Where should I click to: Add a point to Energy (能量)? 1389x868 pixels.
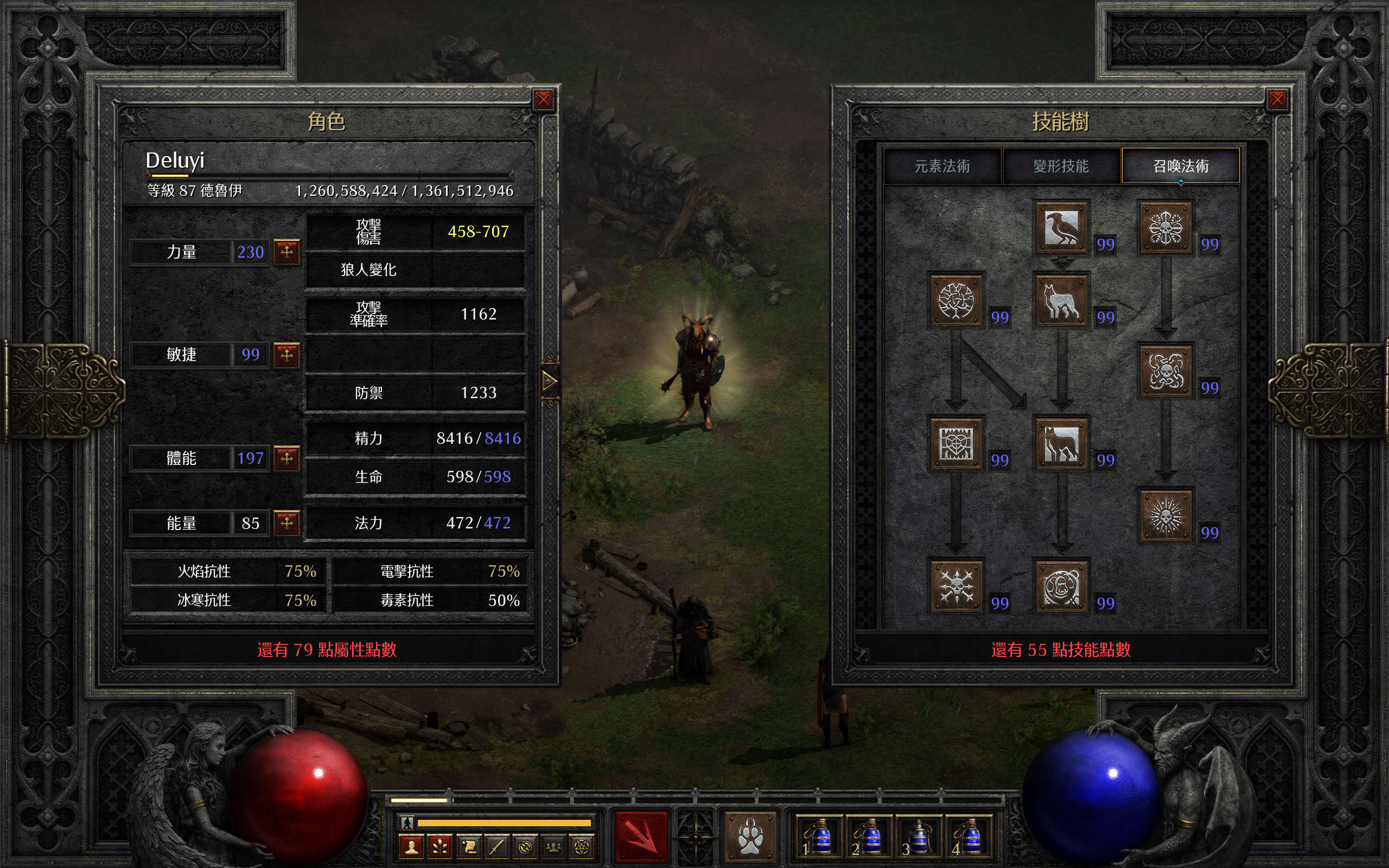286,522
